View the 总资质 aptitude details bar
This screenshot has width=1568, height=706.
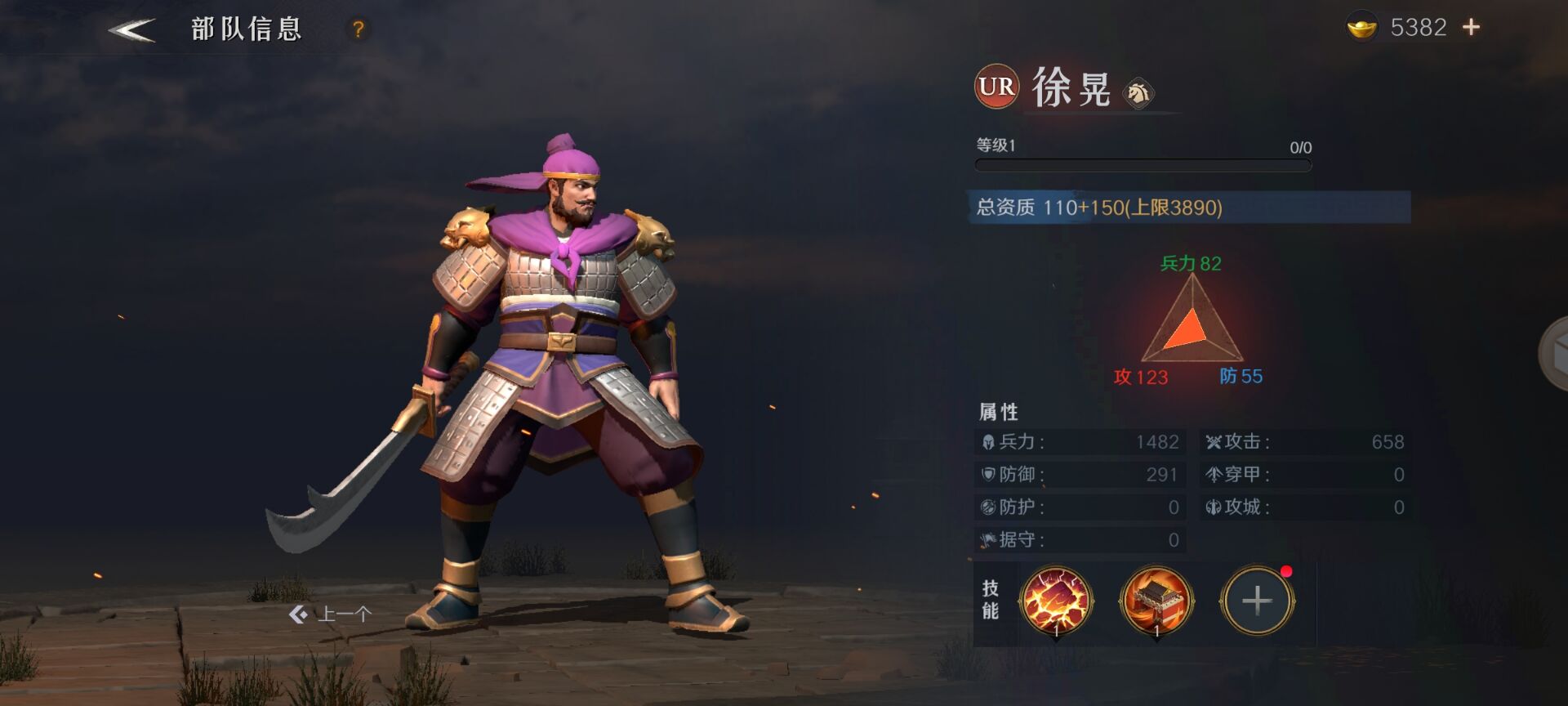point(1191,208)
